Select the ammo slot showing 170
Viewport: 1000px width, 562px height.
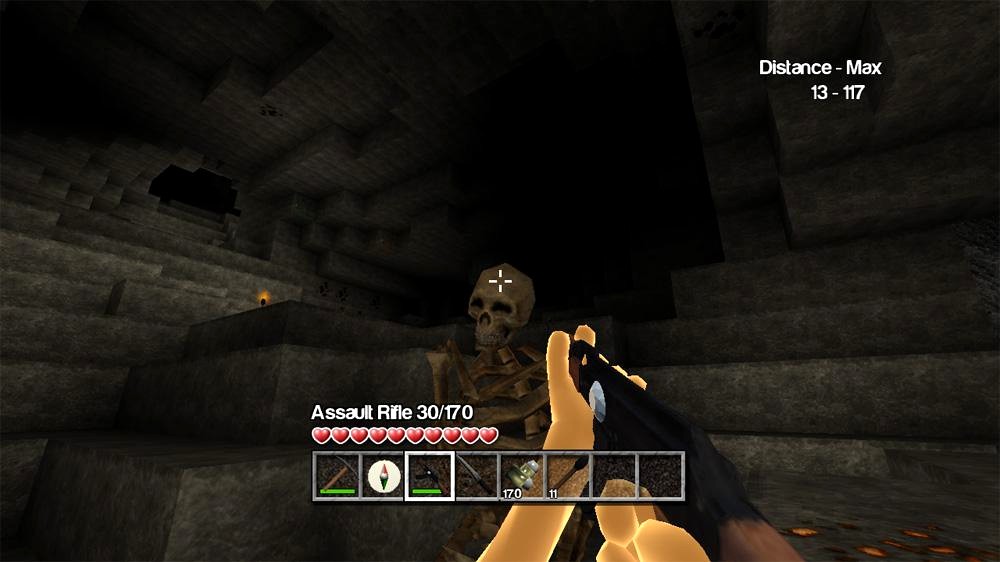click(522, 475)
